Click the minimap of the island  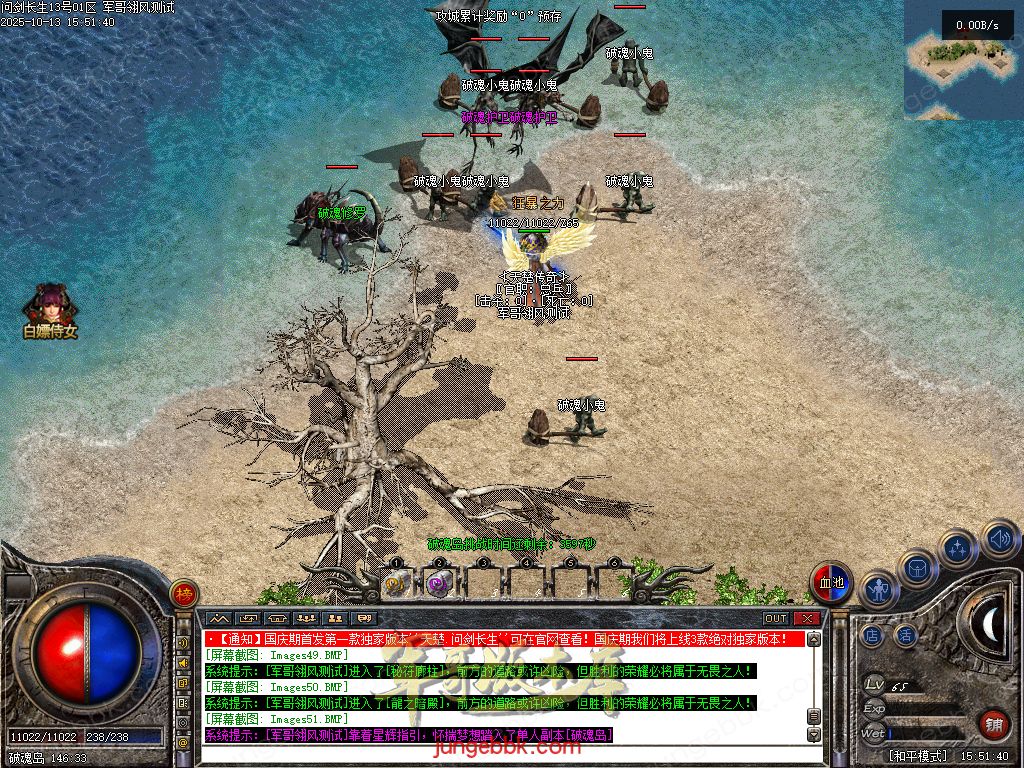pyautogui.click(x=962, y=60)
